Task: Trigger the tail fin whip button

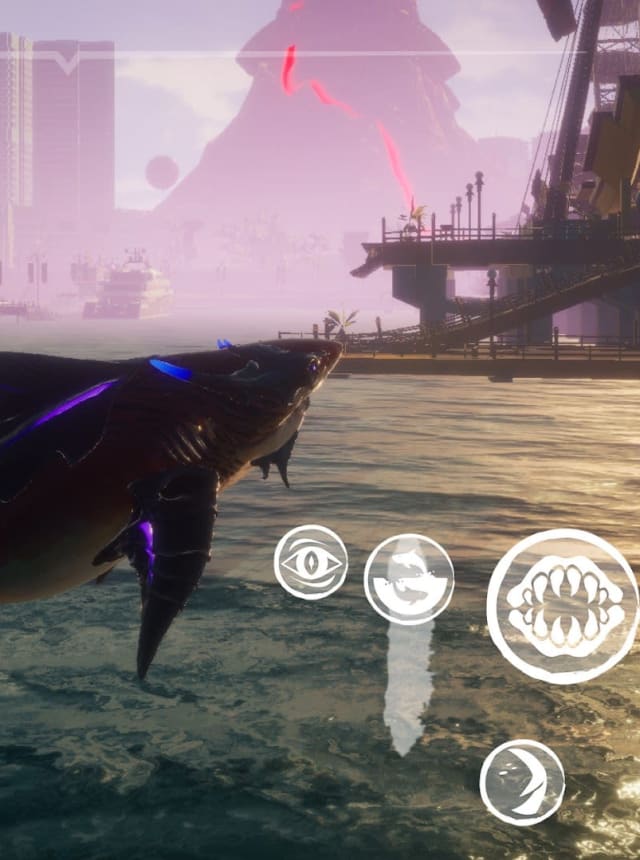Action: click(522, 782)
